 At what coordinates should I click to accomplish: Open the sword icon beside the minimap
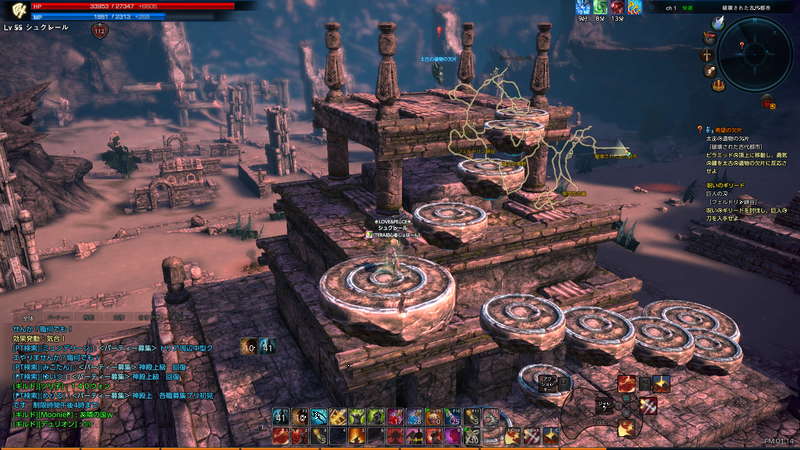point(708,55)
